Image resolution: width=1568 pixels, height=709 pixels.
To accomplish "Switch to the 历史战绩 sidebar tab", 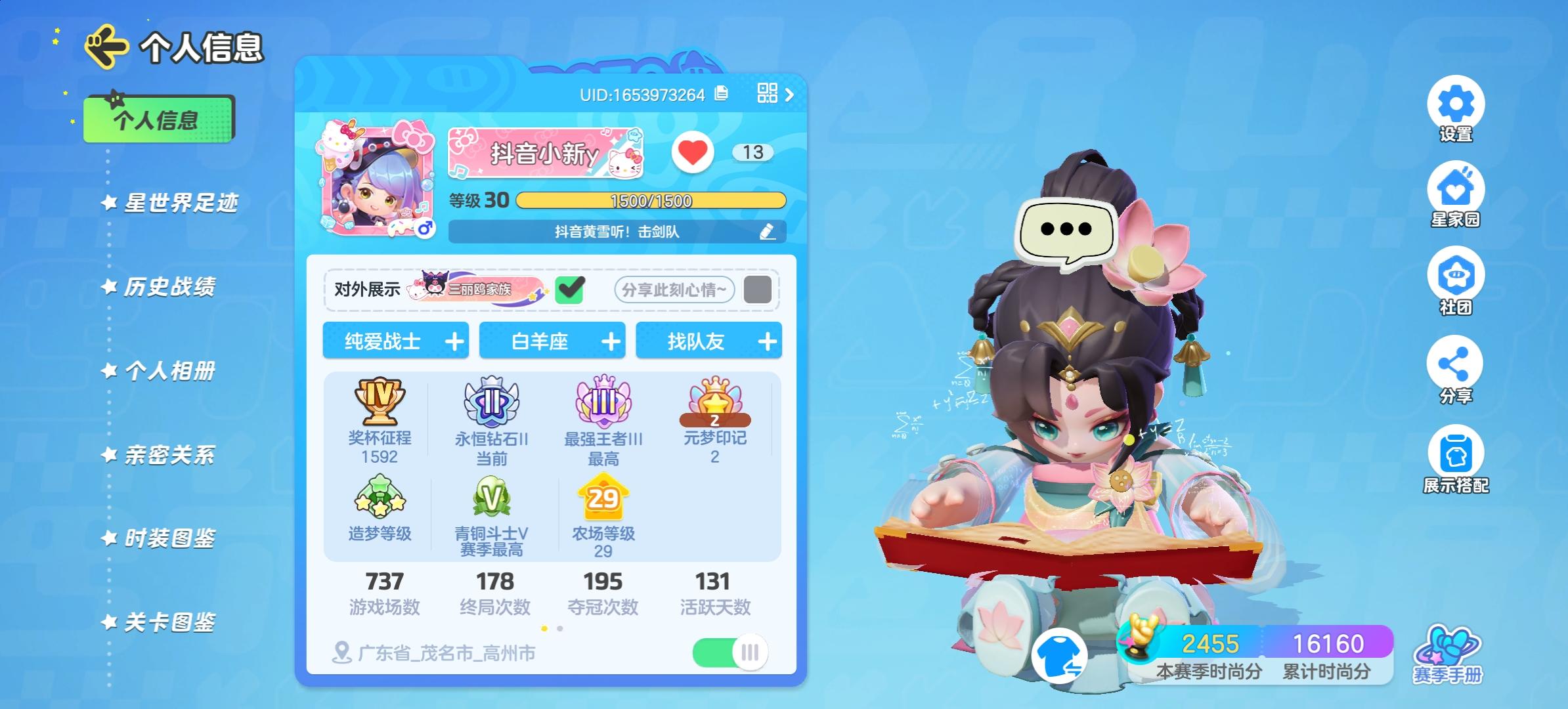I will (x=169, y=287).
